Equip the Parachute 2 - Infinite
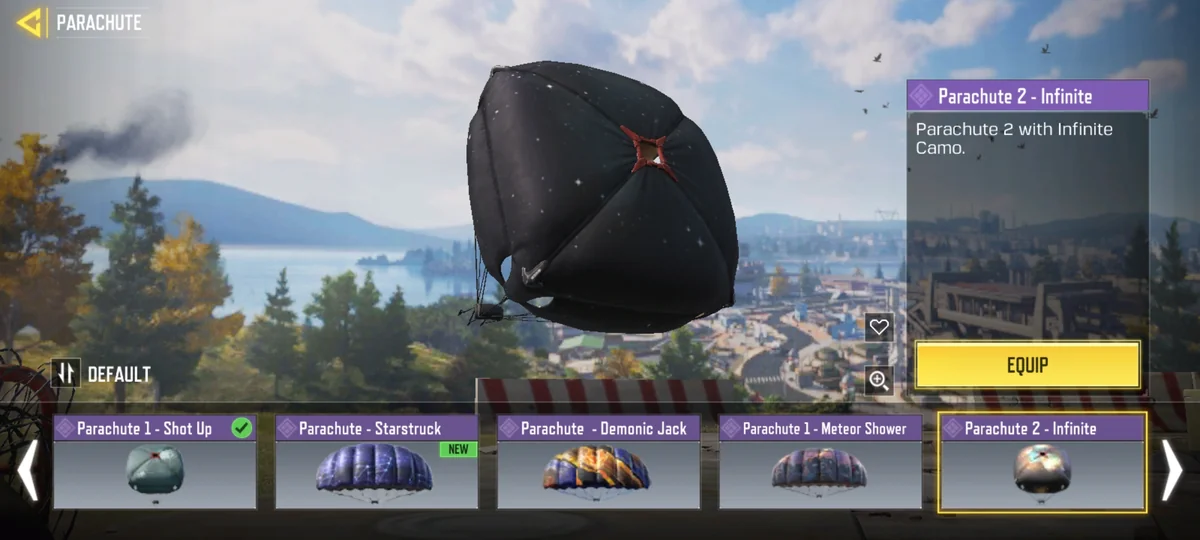 coord(1027,365)
